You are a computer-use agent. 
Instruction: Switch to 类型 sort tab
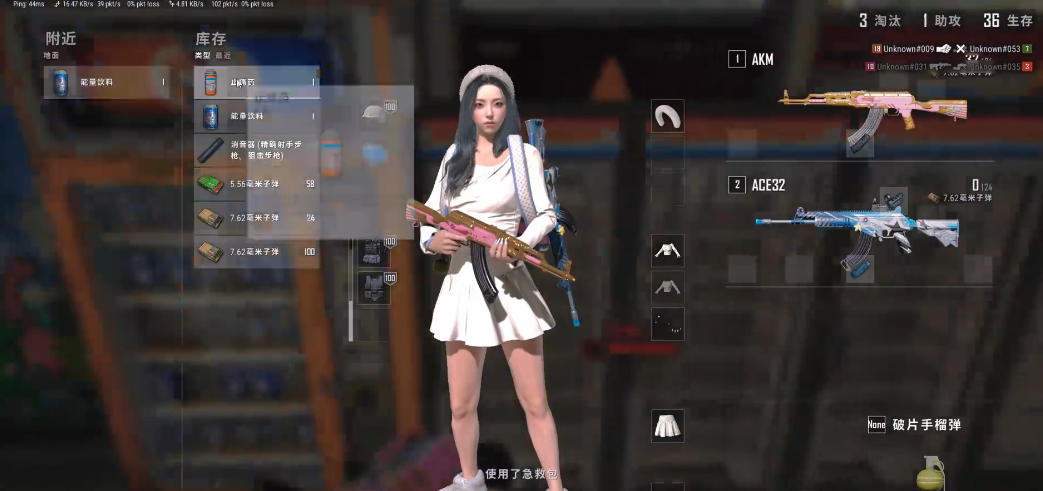[x=202, y=56]
